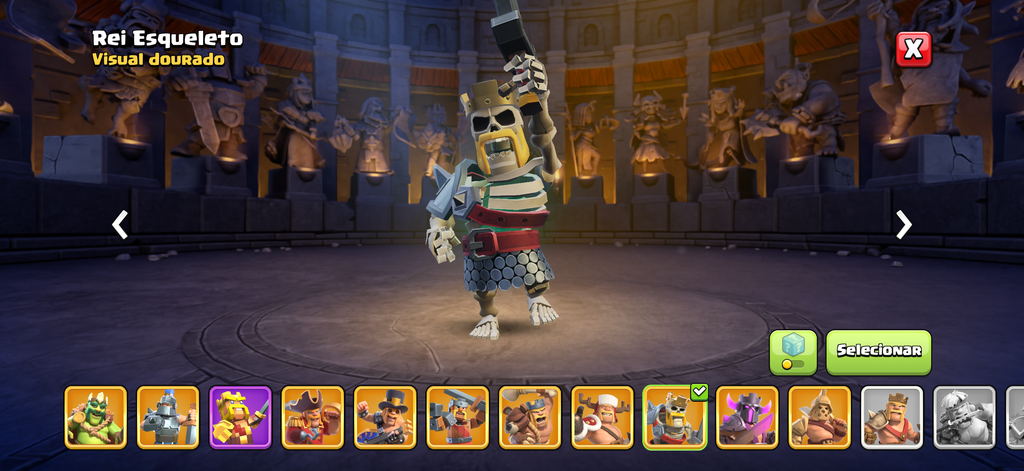Show the next skin with right arrow
The image size is (1024, 471).
point(903,224)
